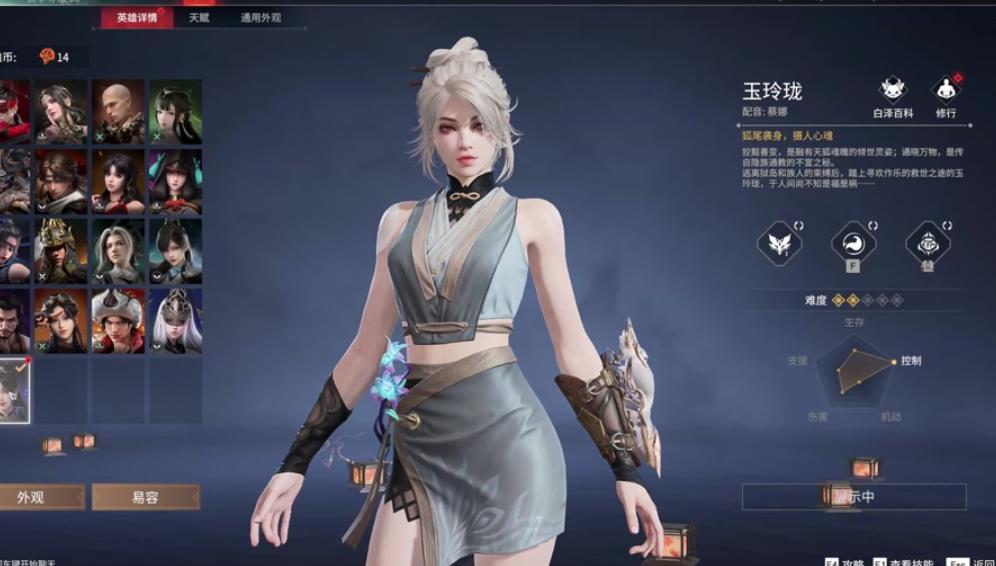Open the 天赋 tab
Screen dimensions: 996x566
click(x=199, y=18)
